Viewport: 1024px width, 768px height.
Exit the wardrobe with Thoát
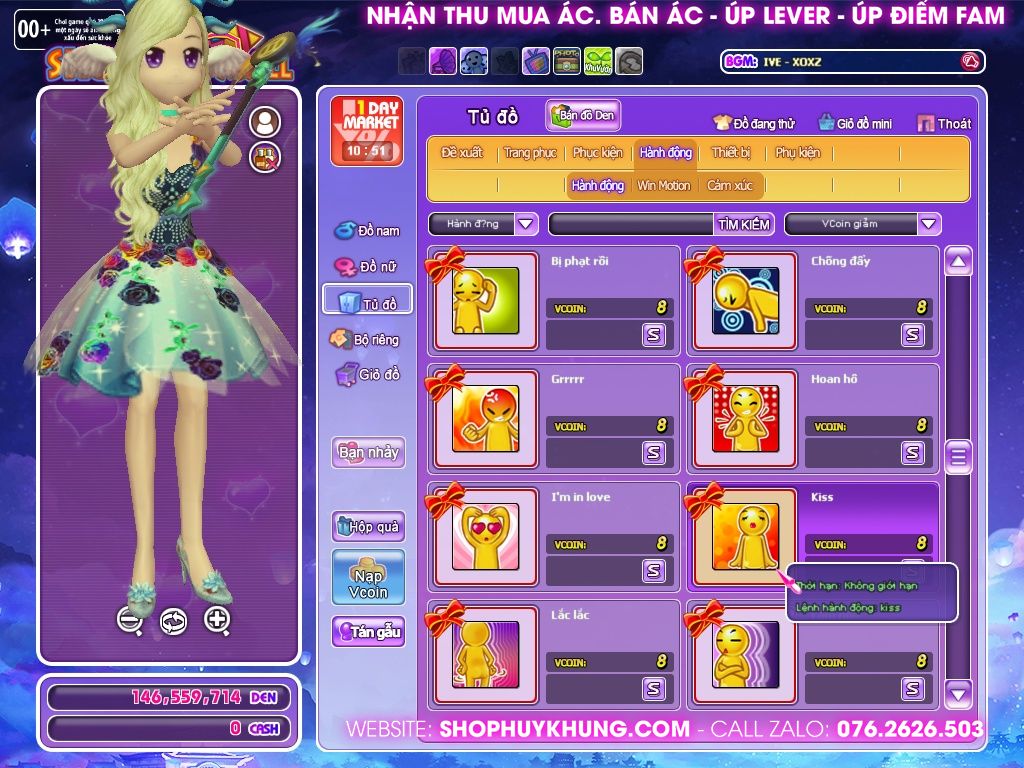pyautogui.click(x=944, y=124)
